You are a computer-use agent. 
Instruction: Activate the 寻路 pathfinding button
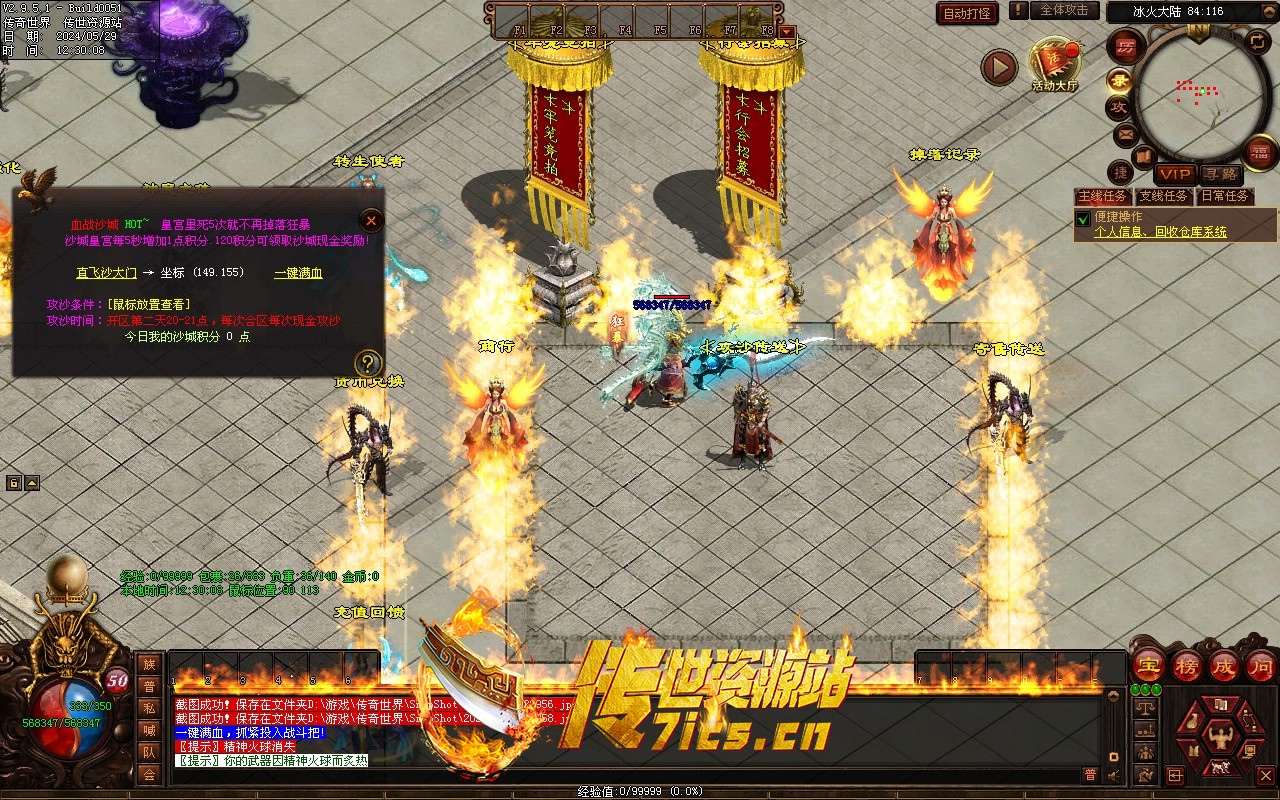click(x=1219, y=174)
